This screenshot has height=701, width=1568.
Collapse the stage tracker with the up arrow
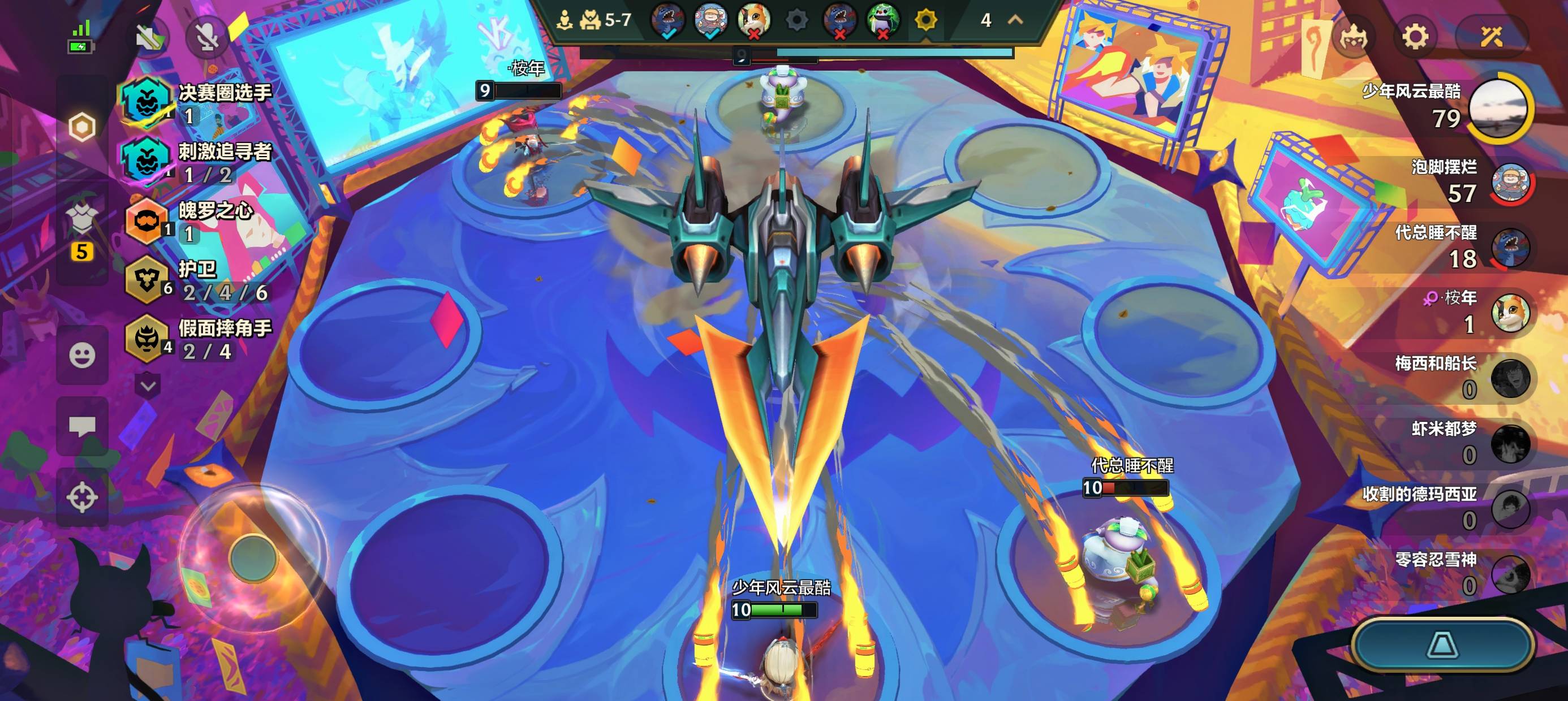[x=1015, y=20]
